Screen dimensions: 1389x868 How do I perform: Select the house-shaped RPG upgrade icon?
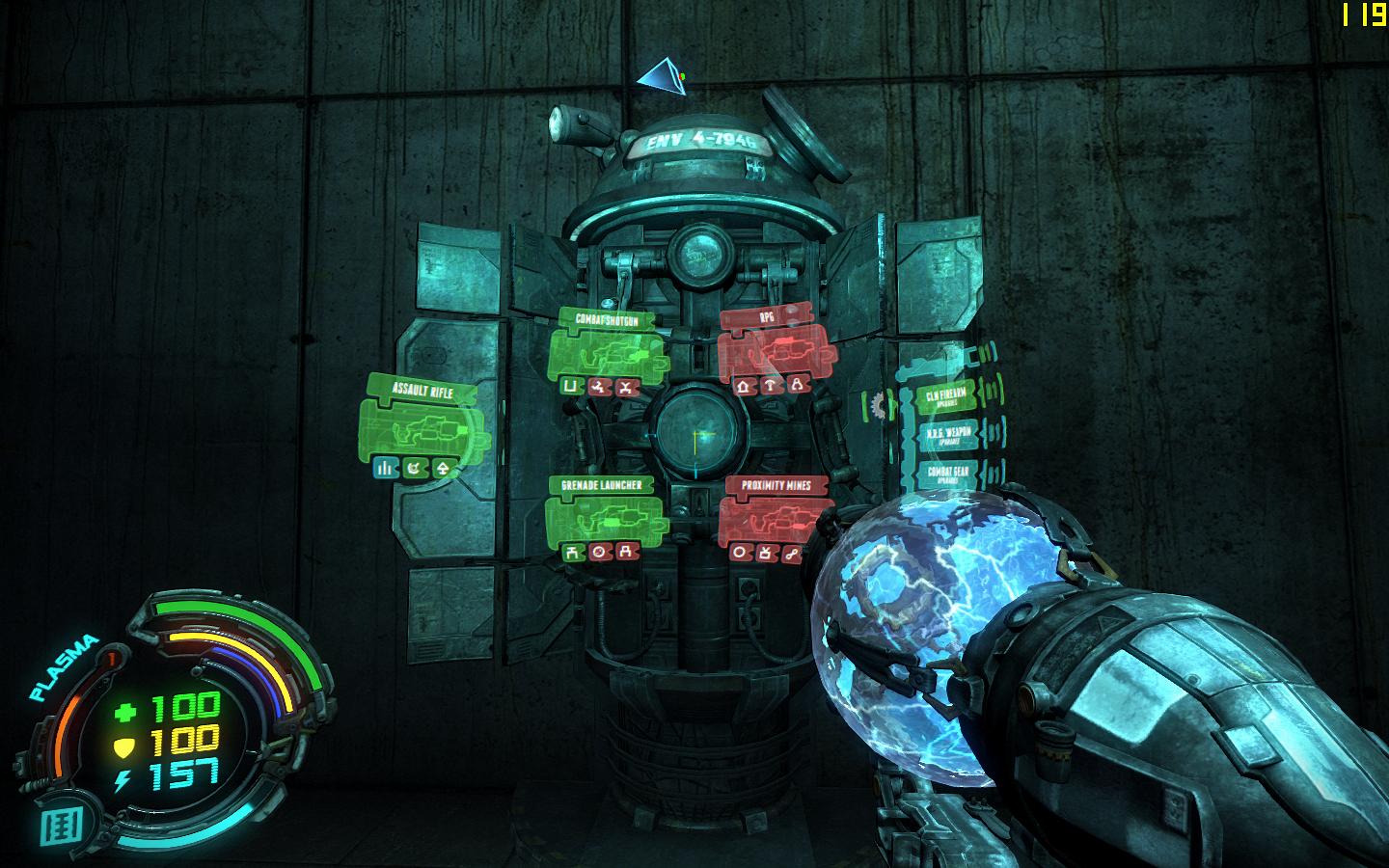(743, 386)
